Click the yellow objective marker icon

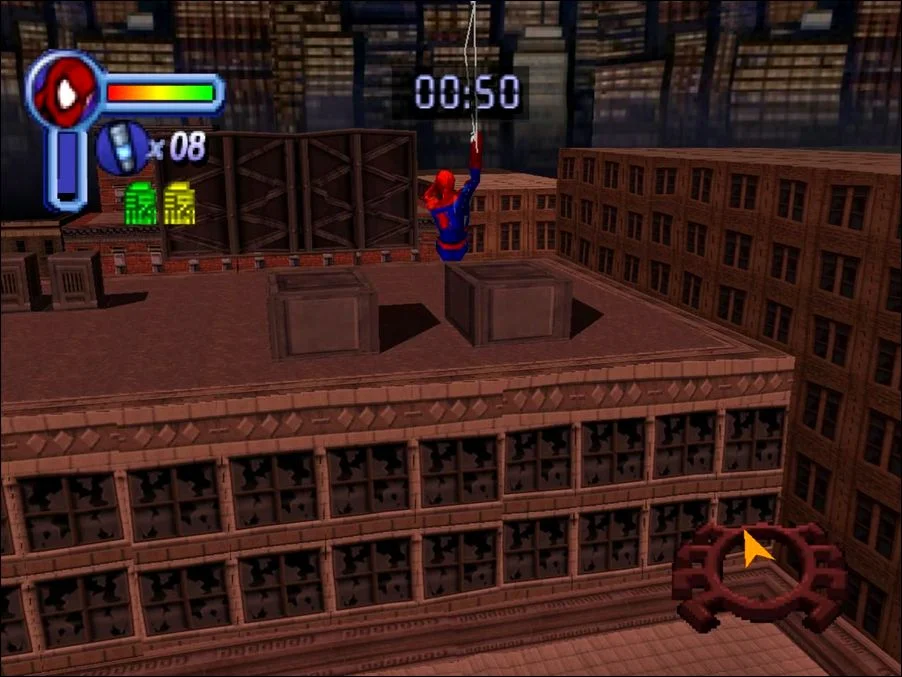point(179,204)
